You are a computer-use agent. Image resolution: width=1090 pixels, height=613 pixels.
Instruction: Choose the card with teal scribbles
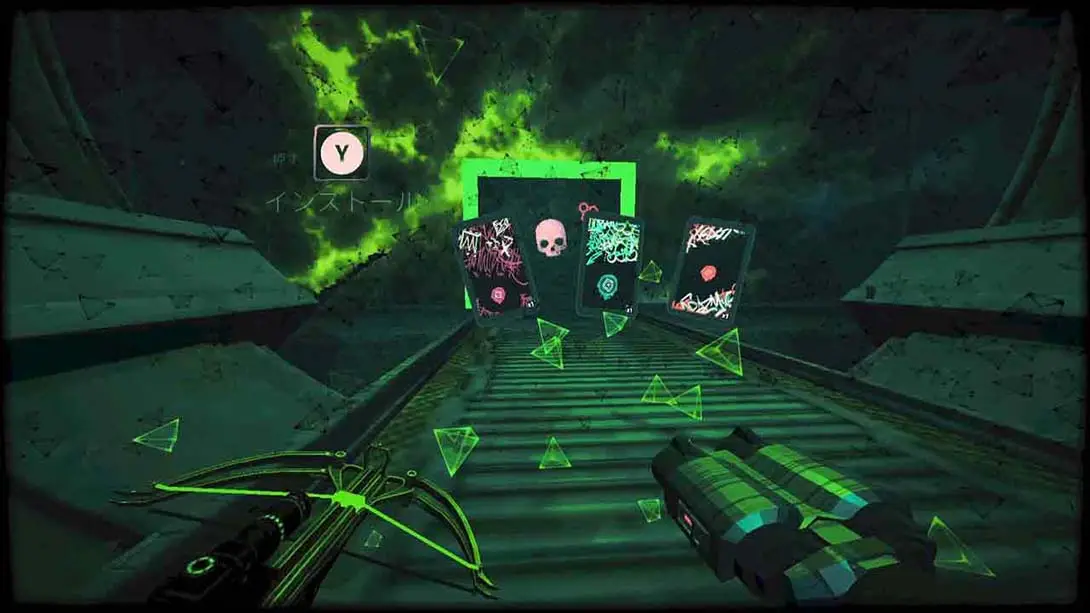coord(608,264)
